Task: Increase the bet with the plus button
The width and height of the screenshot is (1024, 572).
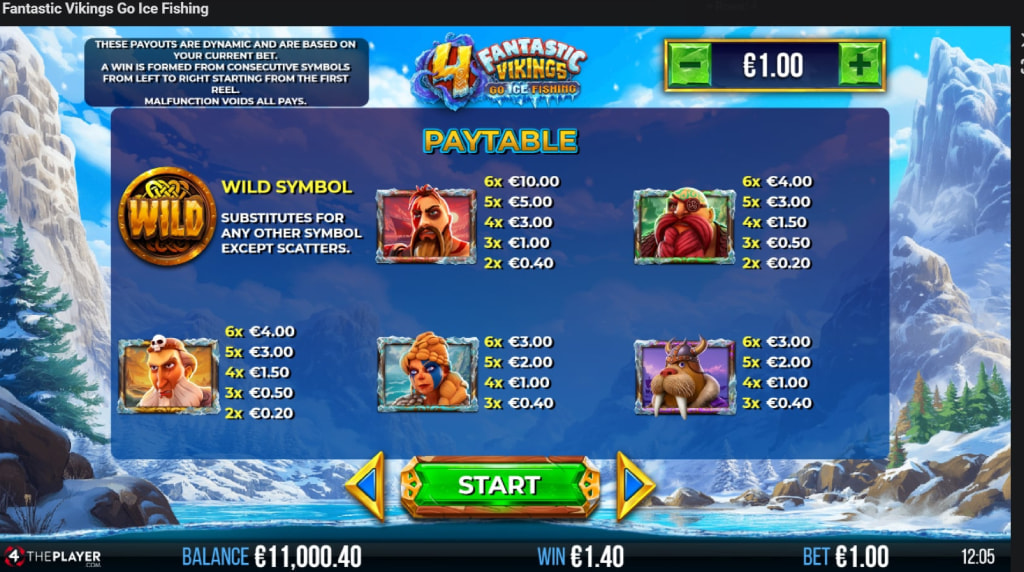Action: (859, 66)
